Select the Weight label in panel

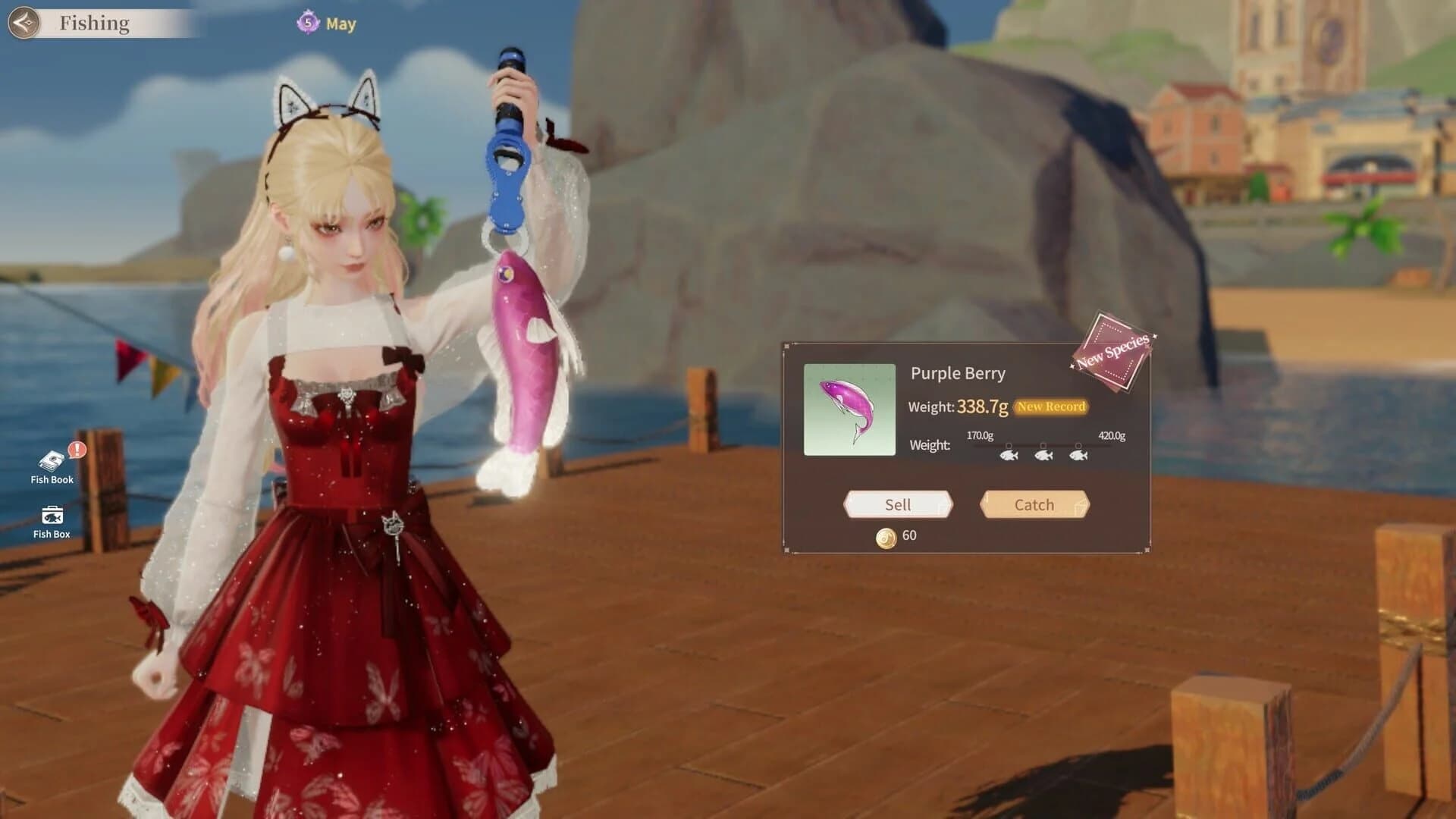(x=929, y=444)
